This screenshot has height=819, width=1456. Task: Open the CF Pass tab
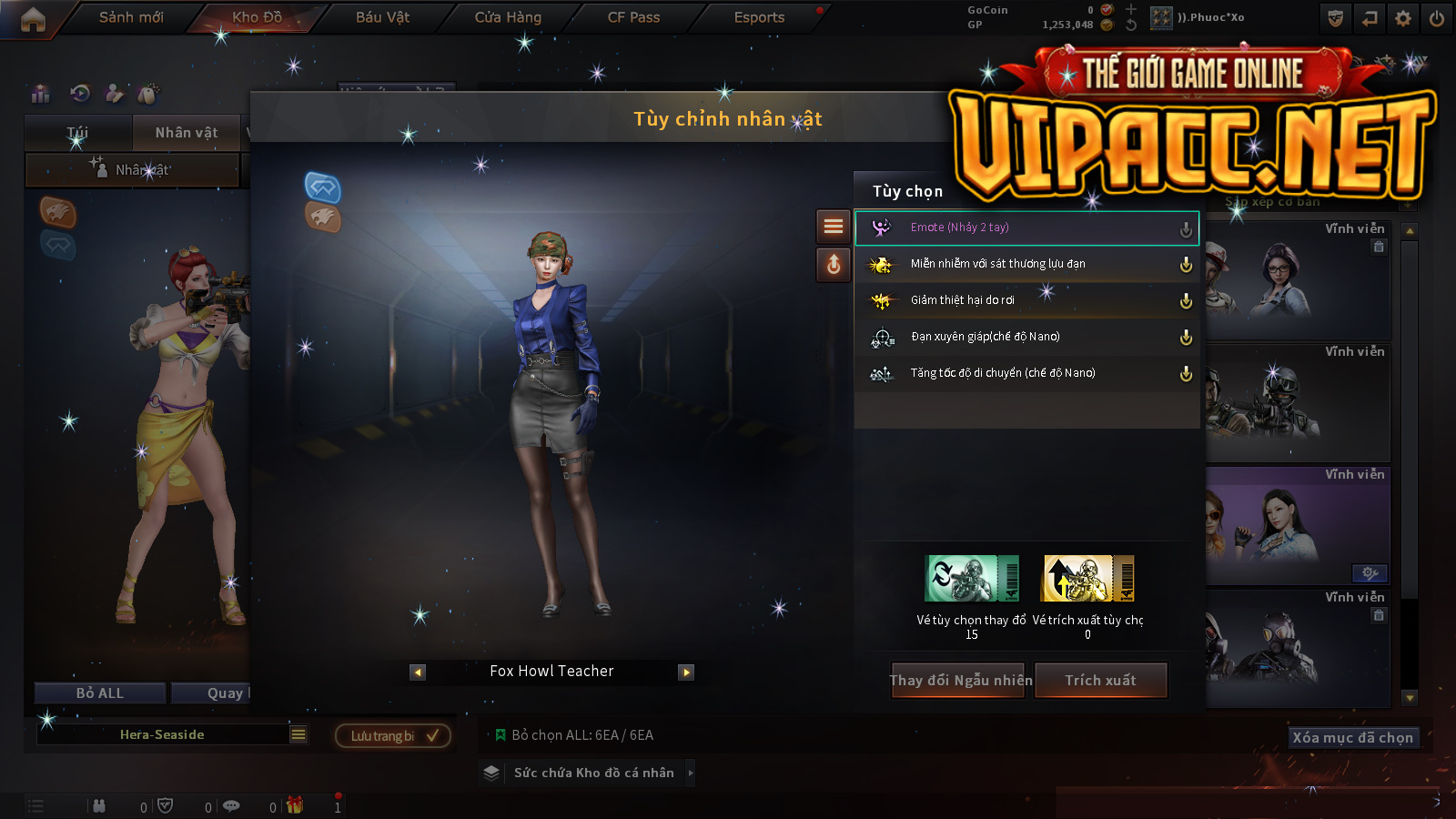(633, 17)
